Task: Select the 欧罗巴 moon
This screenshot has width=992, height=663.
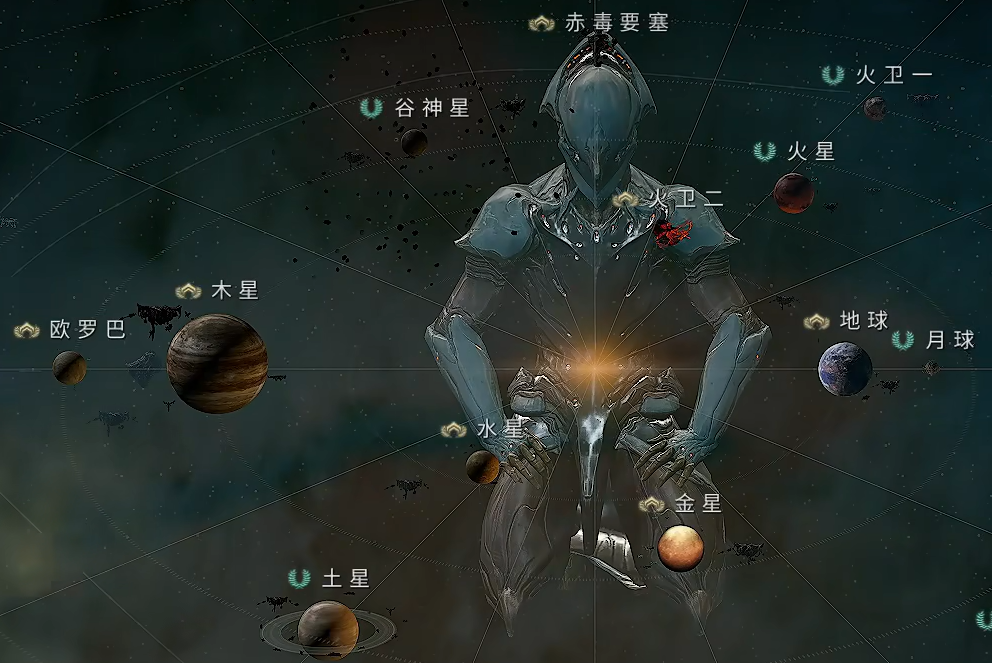Action: 69,367
